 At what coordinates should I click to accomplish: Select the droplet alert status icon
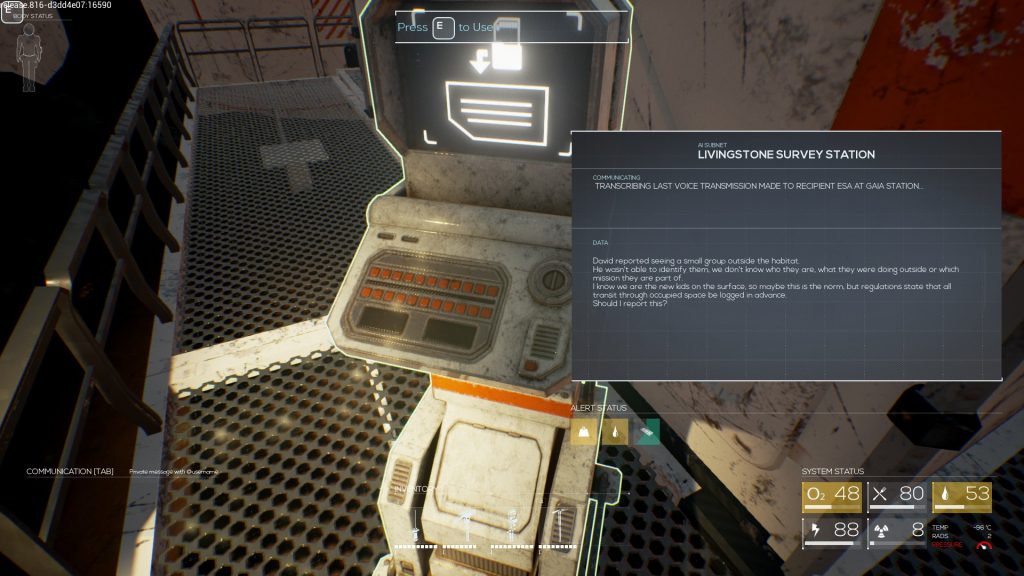point(615,431)
